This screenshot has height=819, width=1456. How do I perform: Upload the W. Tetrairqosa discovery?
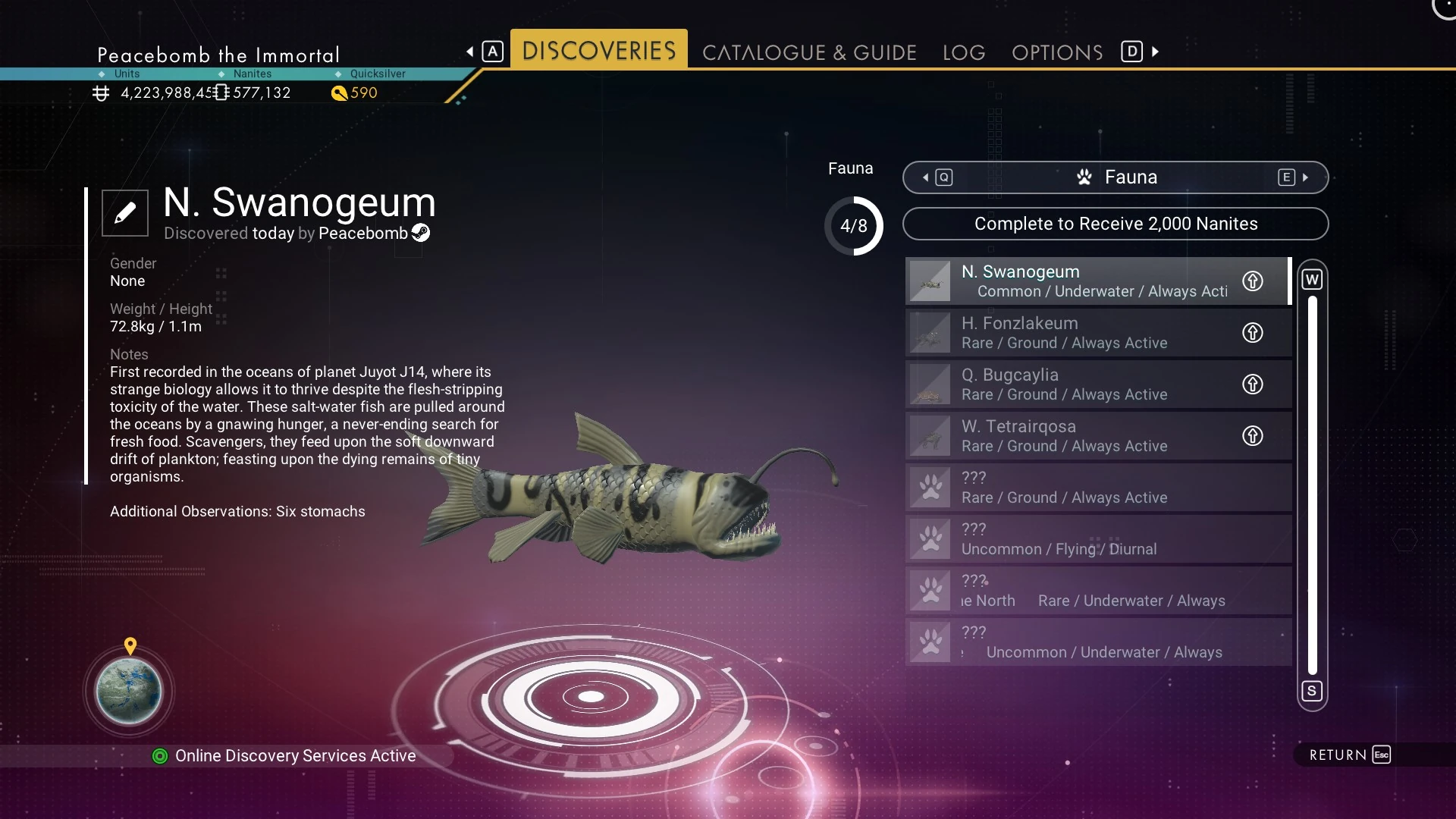tap(1253, 436)
